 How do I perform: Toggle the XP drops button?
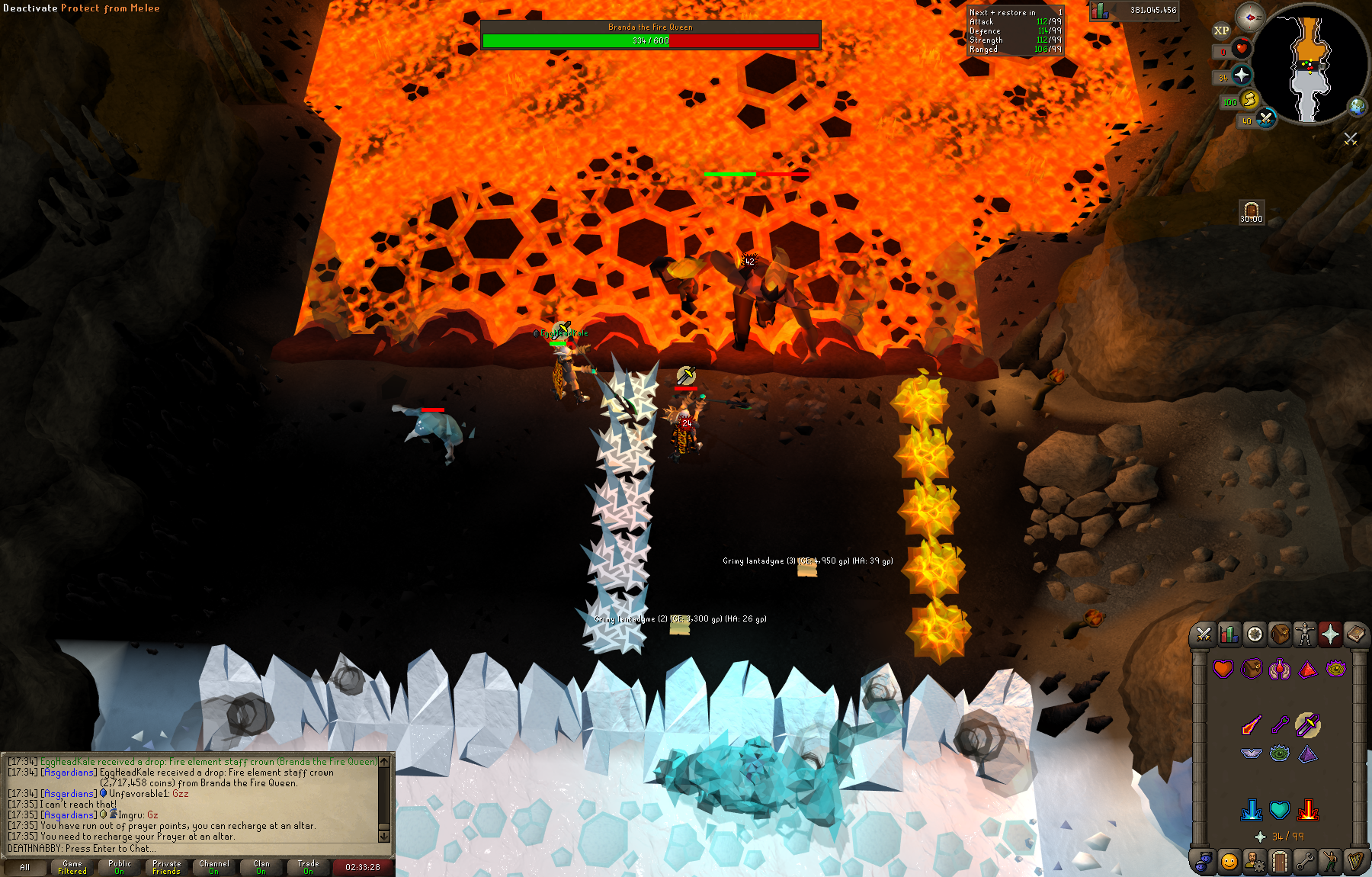1221,31
